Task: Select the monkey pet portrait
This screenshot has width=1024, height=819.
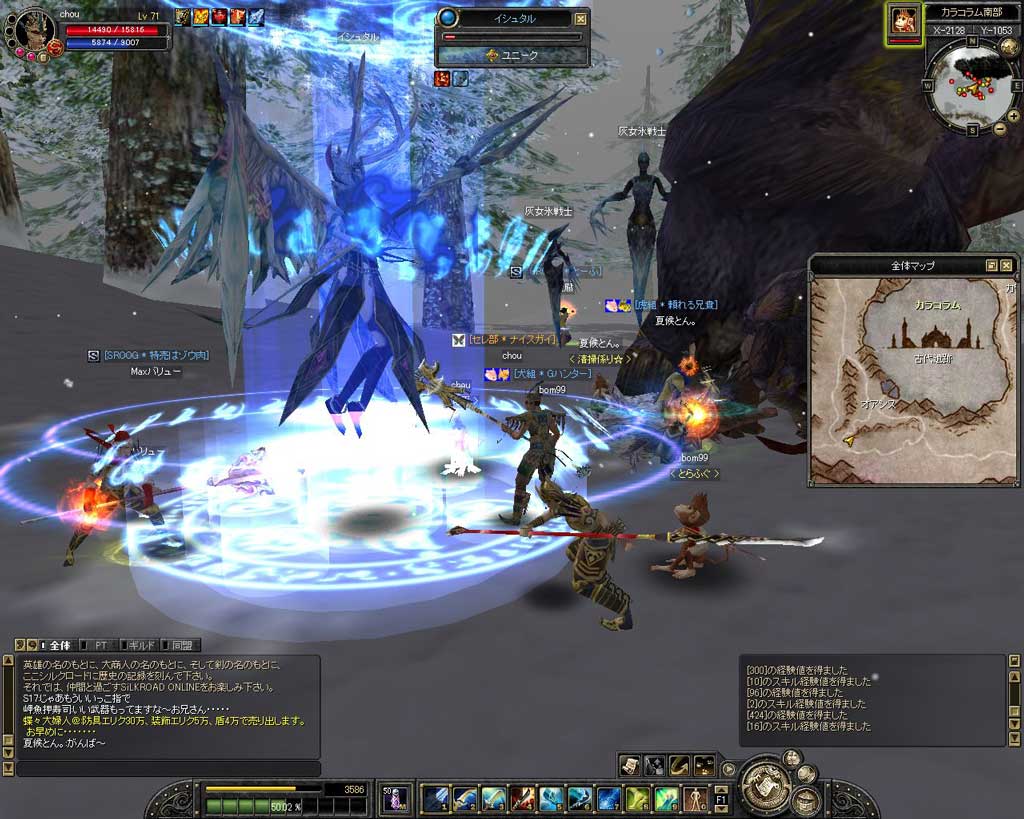Action: click(905, 22)
